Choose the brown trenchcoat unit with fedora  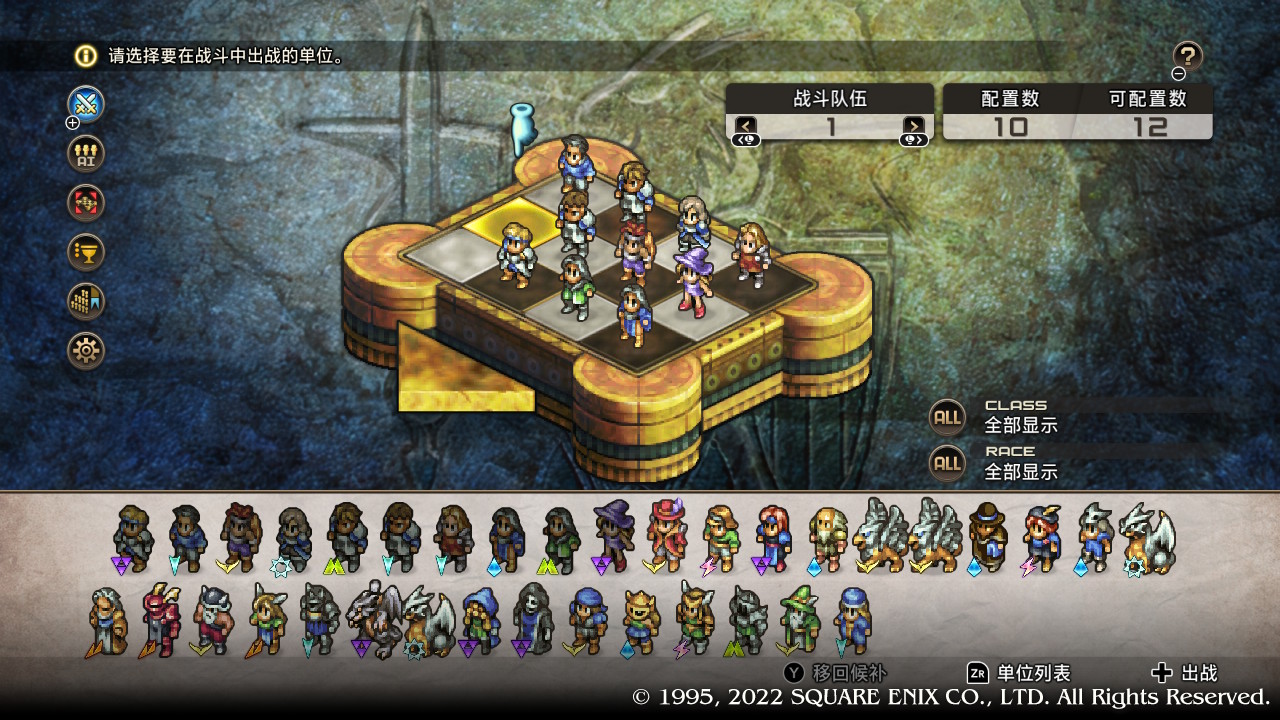pos(987,535)
